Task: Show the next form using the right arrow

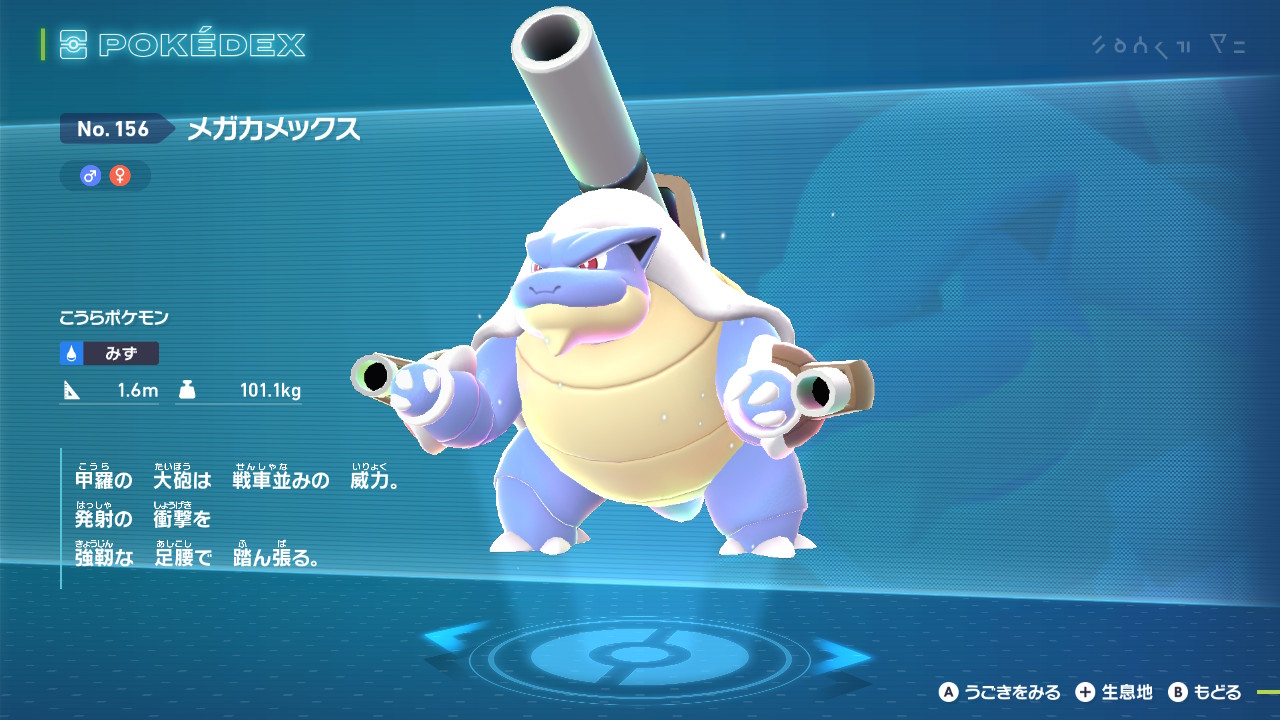Action: 841,654
